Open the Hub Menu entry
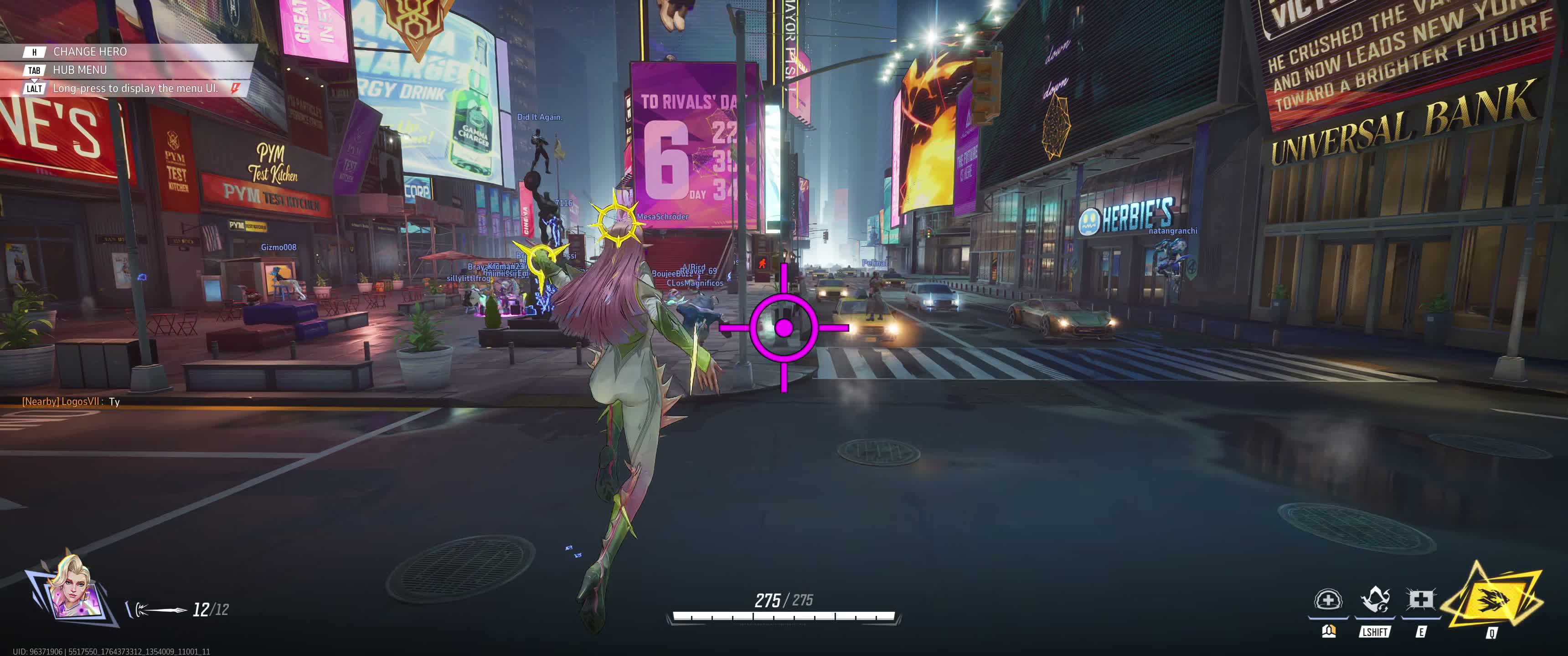 point(79,70)
